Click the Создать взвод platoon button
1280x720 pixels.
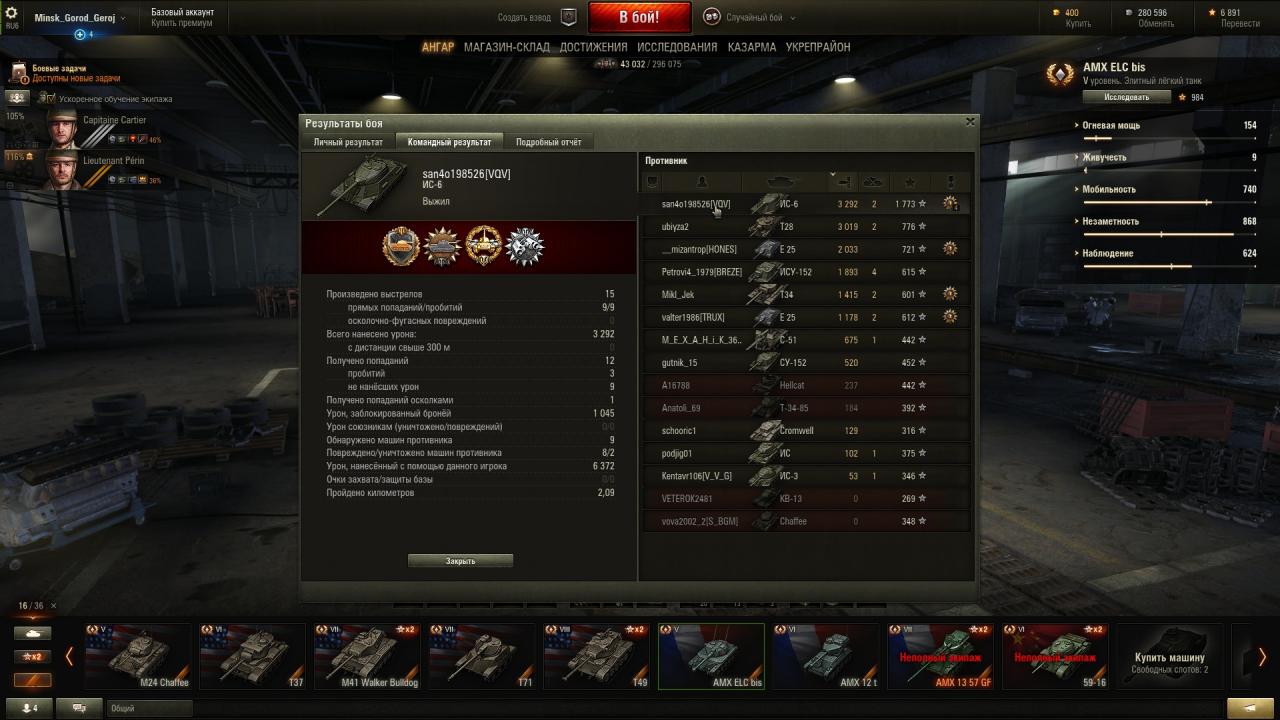537,17
